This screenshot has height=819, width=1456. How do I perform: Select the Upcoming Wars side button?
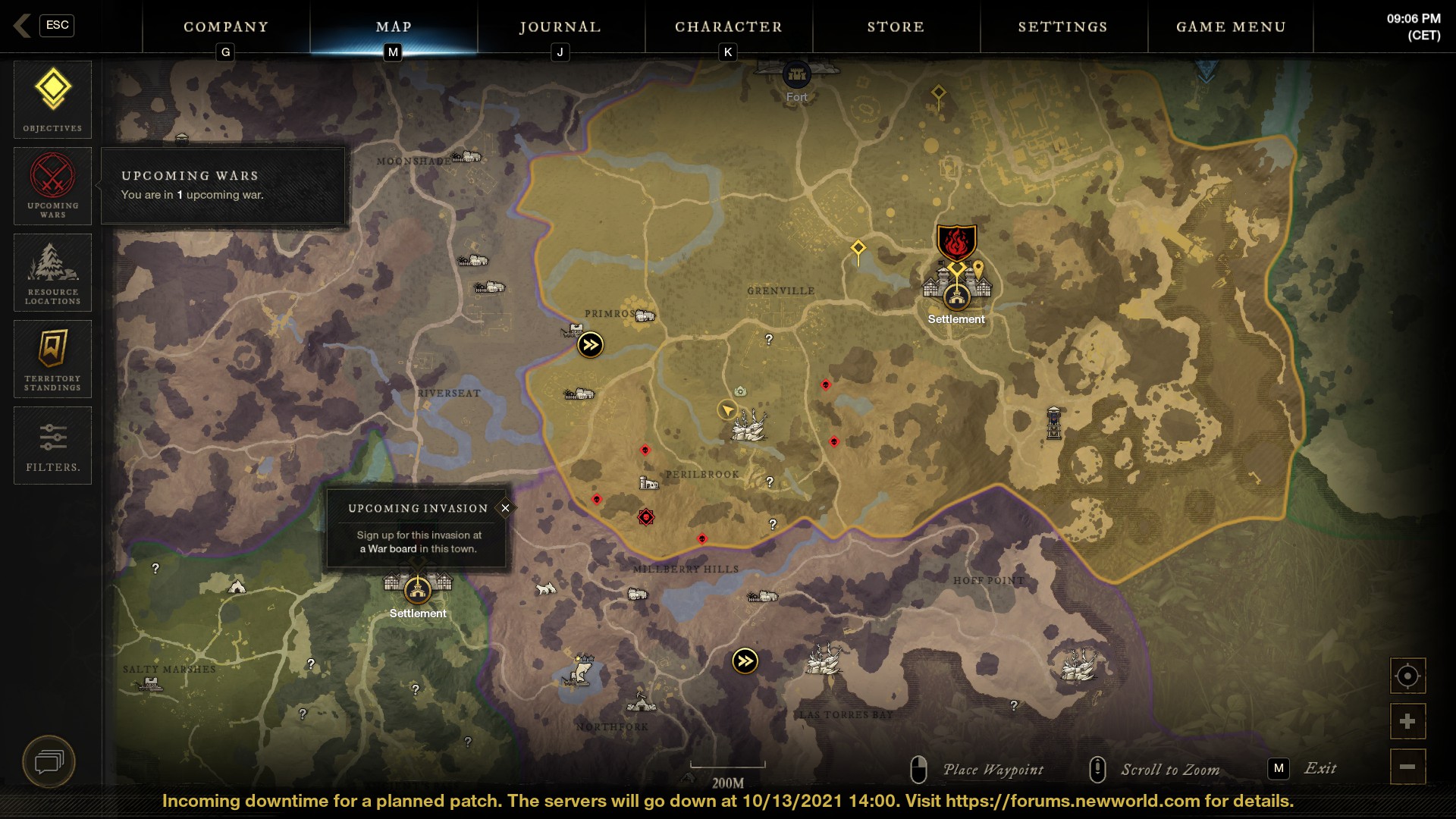[52, 186]
